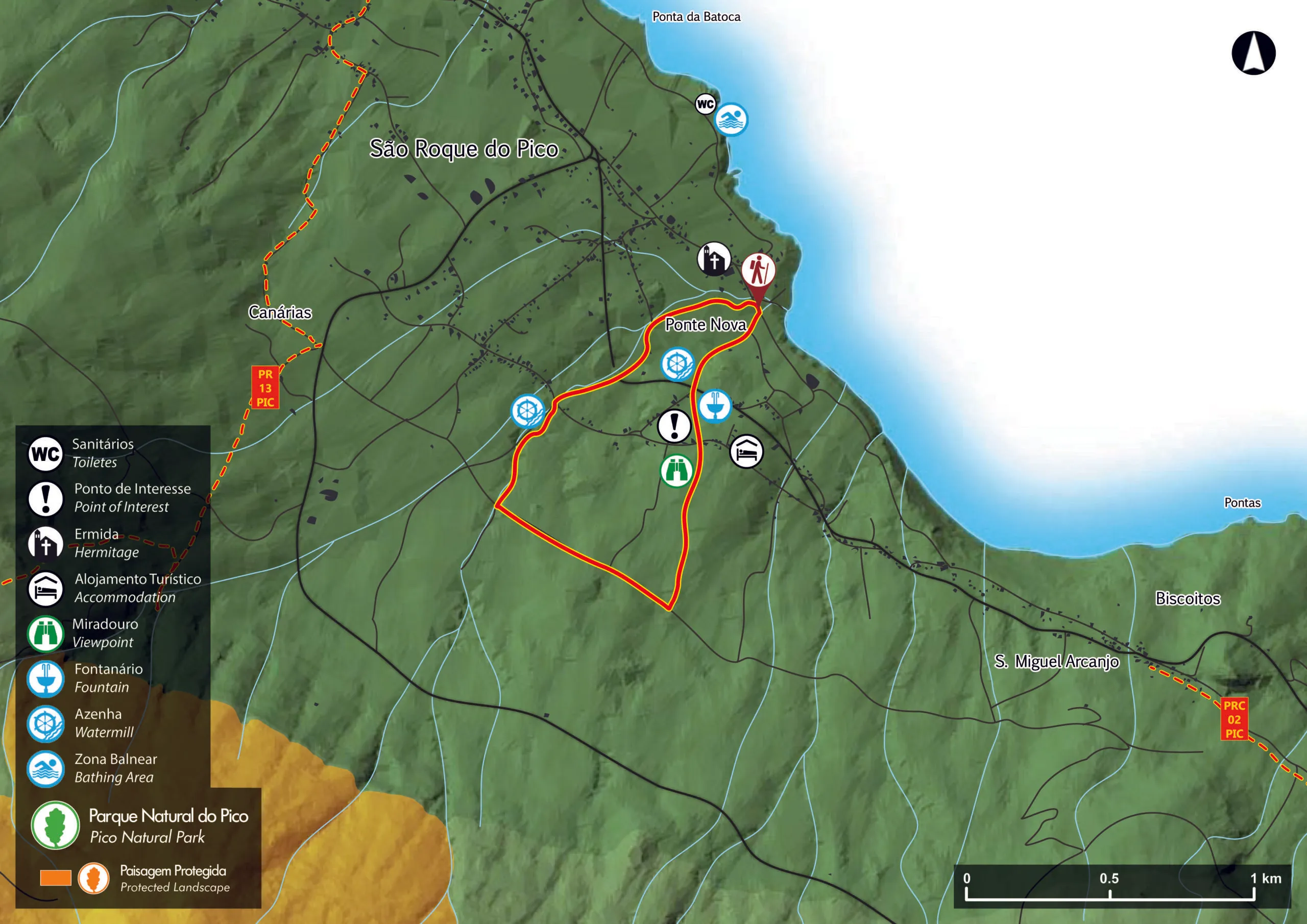This screenshot has height=924, width=1307.
Task: Select the swimmer bathing marker on the coast
Action: coord(731,119)
